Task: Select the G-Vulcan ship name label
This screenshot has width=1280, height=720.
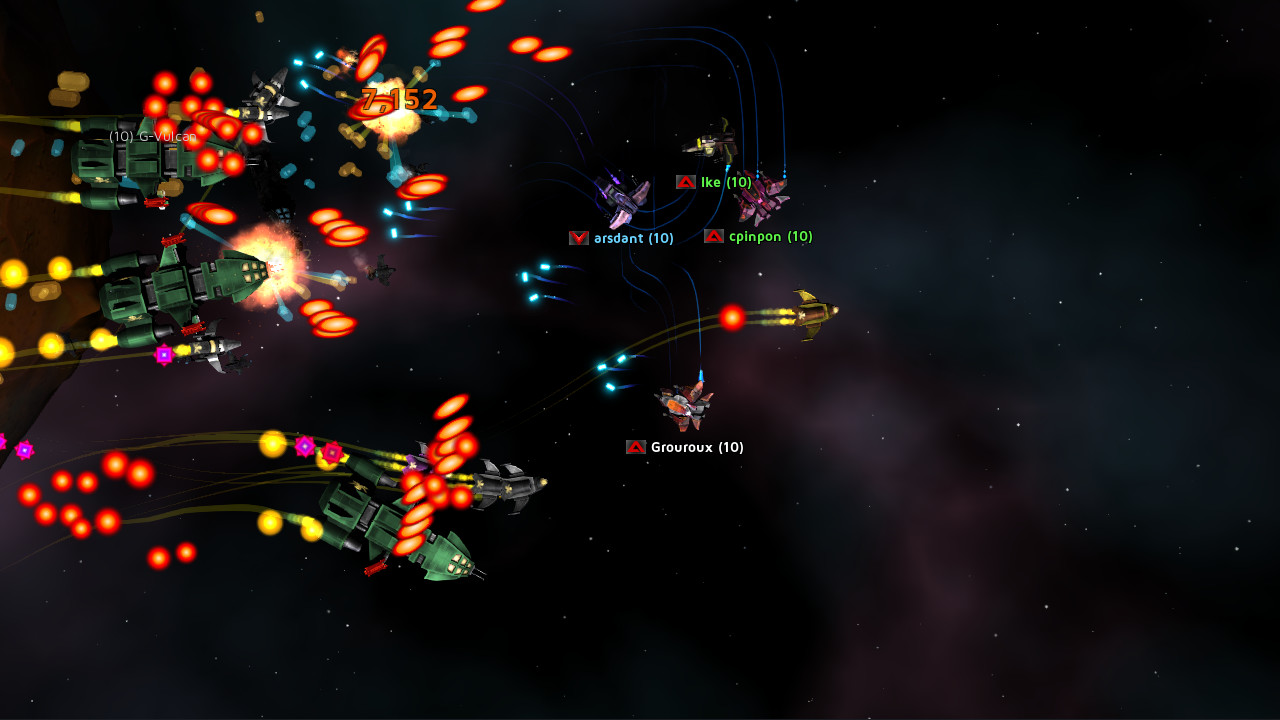Action: pos(150,138)
